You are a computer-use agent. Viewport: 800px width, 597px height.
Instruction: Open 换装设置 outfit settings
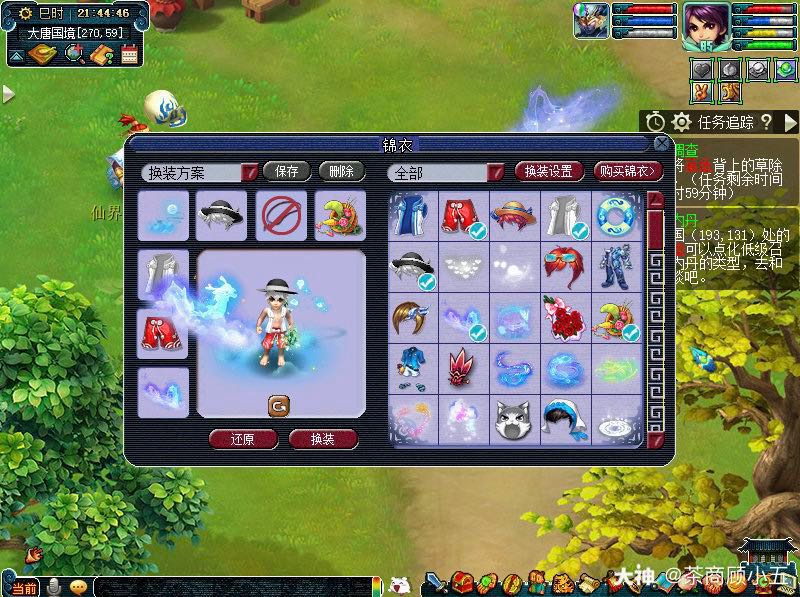coord(548,172)
